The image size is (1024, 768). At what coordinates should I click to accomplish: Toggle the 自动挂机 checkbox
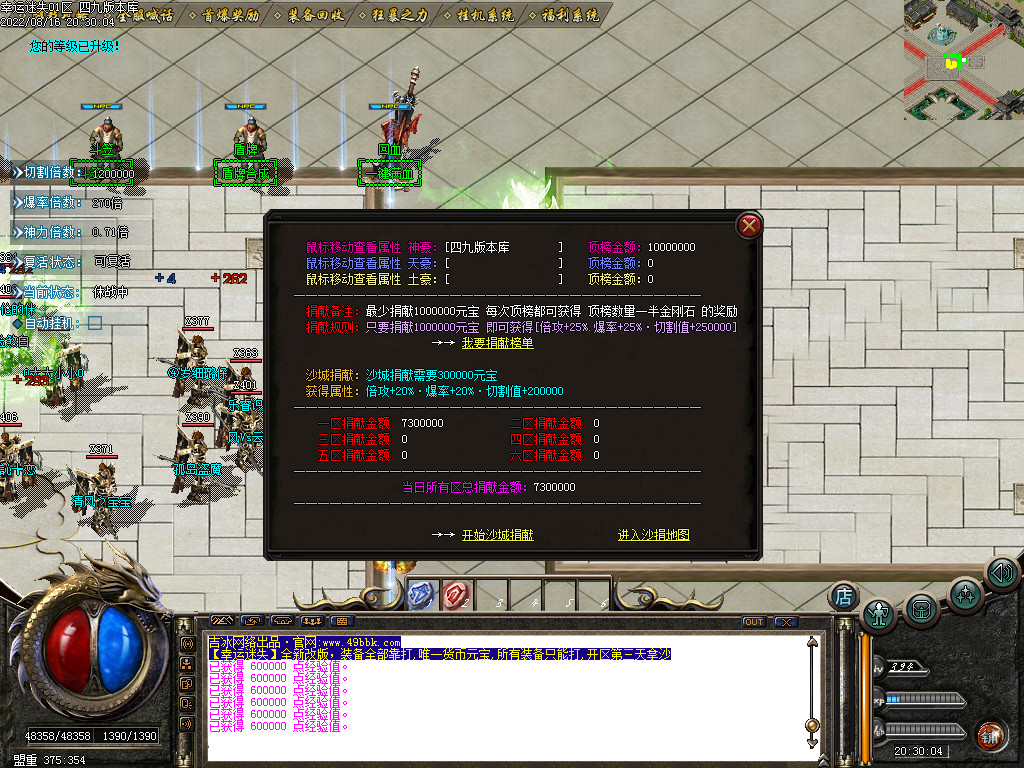[x=95, y=323]
